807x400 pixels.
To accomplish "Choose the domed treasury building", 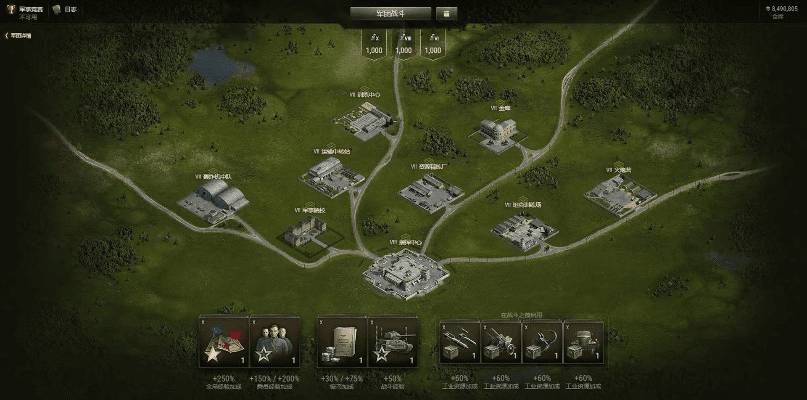I will [499, 133].
